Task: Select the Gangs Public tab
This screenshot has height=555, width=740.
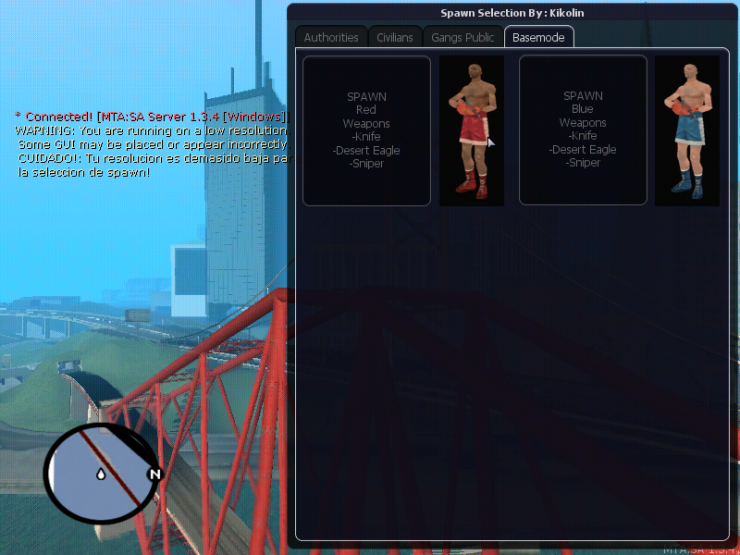Action: click(x=462, y=37)
